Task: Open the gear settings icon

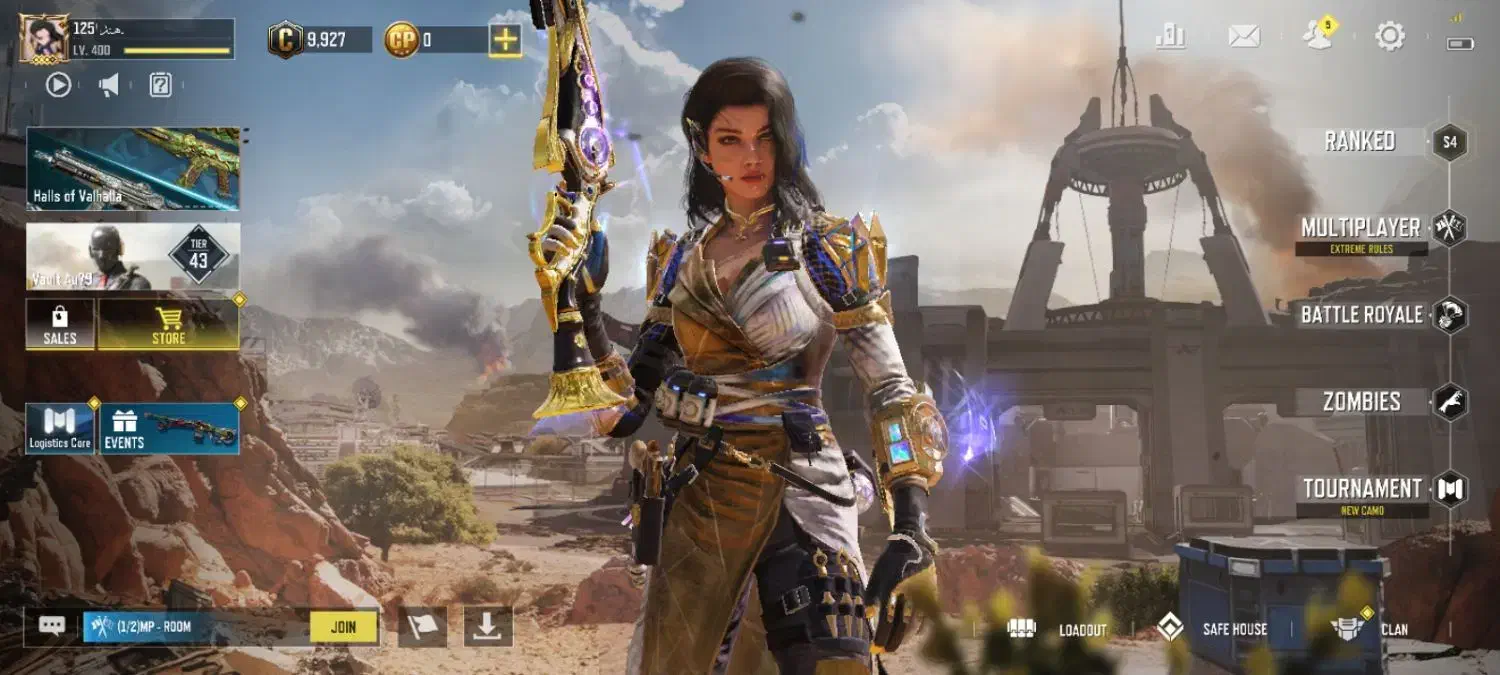Action: pyautogui.click(x=1390, y=37)
